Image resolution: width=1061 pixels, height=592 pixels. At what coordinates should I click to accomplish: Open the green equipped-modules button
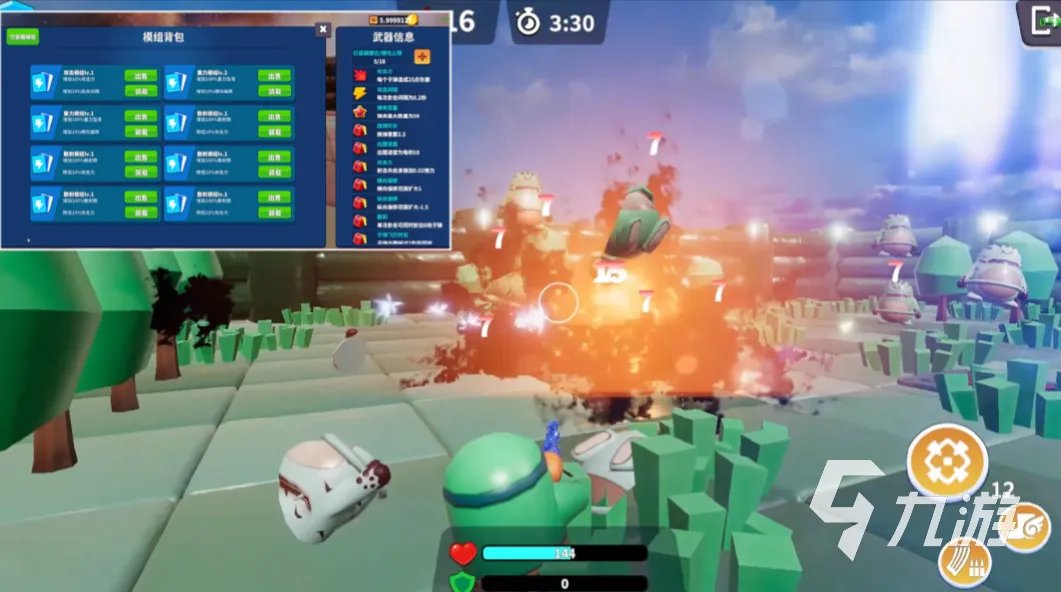click(23, 36)
